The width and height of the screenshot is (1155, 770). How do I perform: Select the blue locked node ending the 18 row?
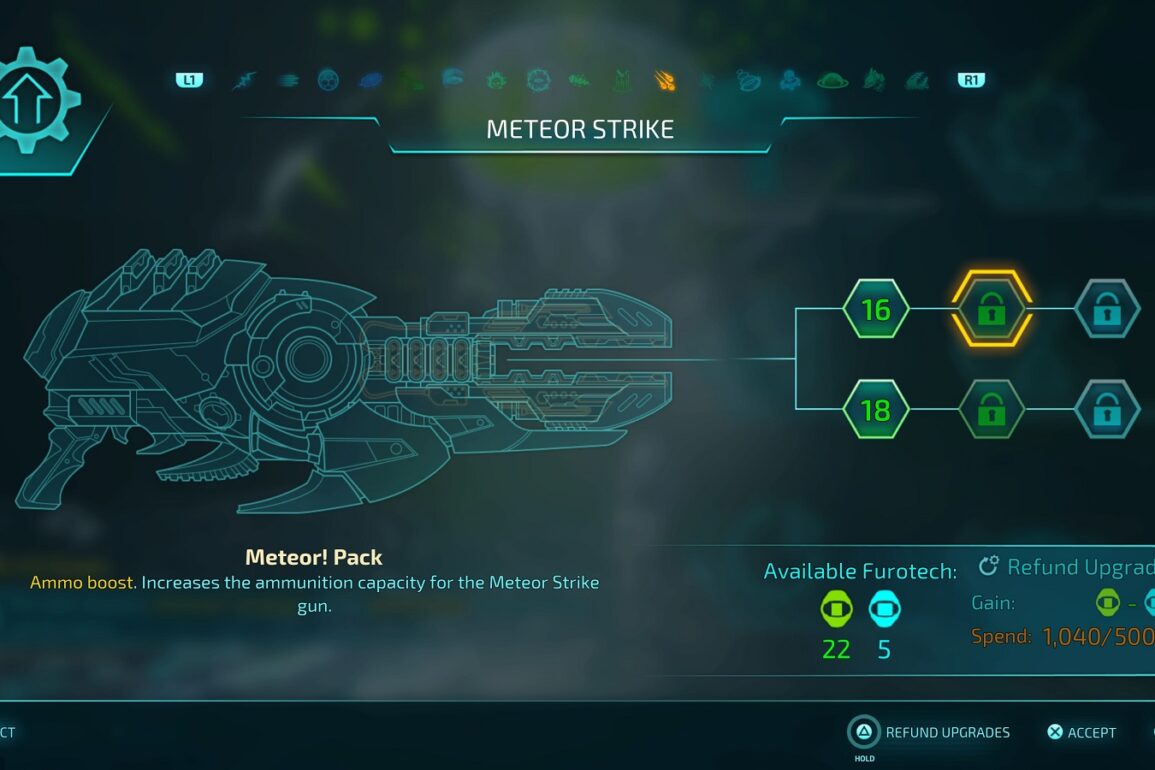click(1106, 409)
